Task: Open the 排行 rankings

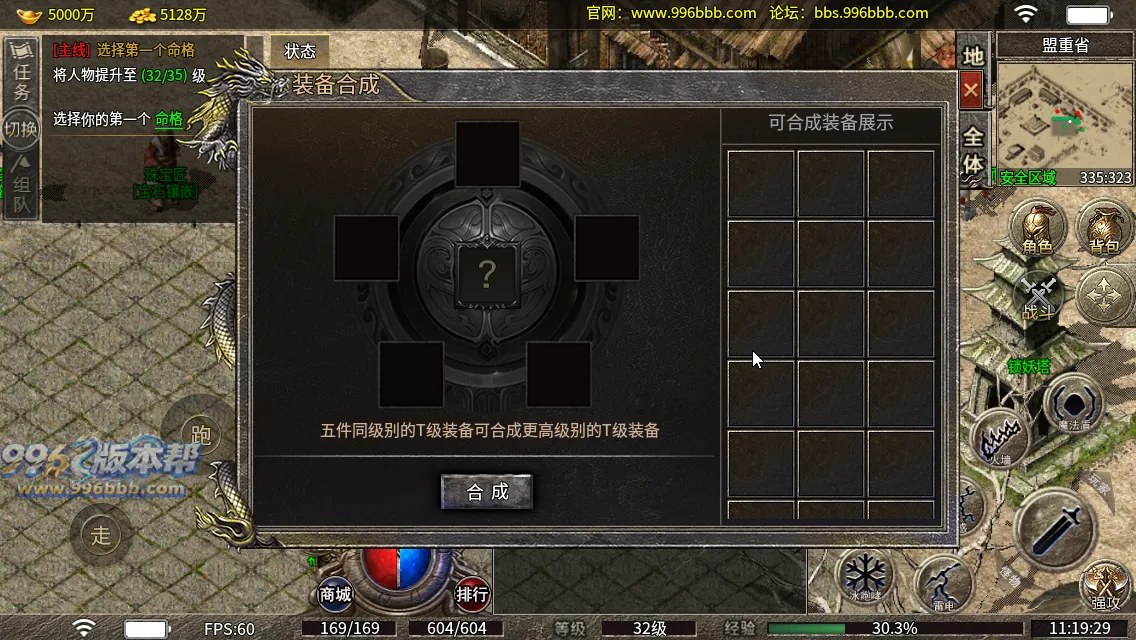Action: tap(472, 594)
